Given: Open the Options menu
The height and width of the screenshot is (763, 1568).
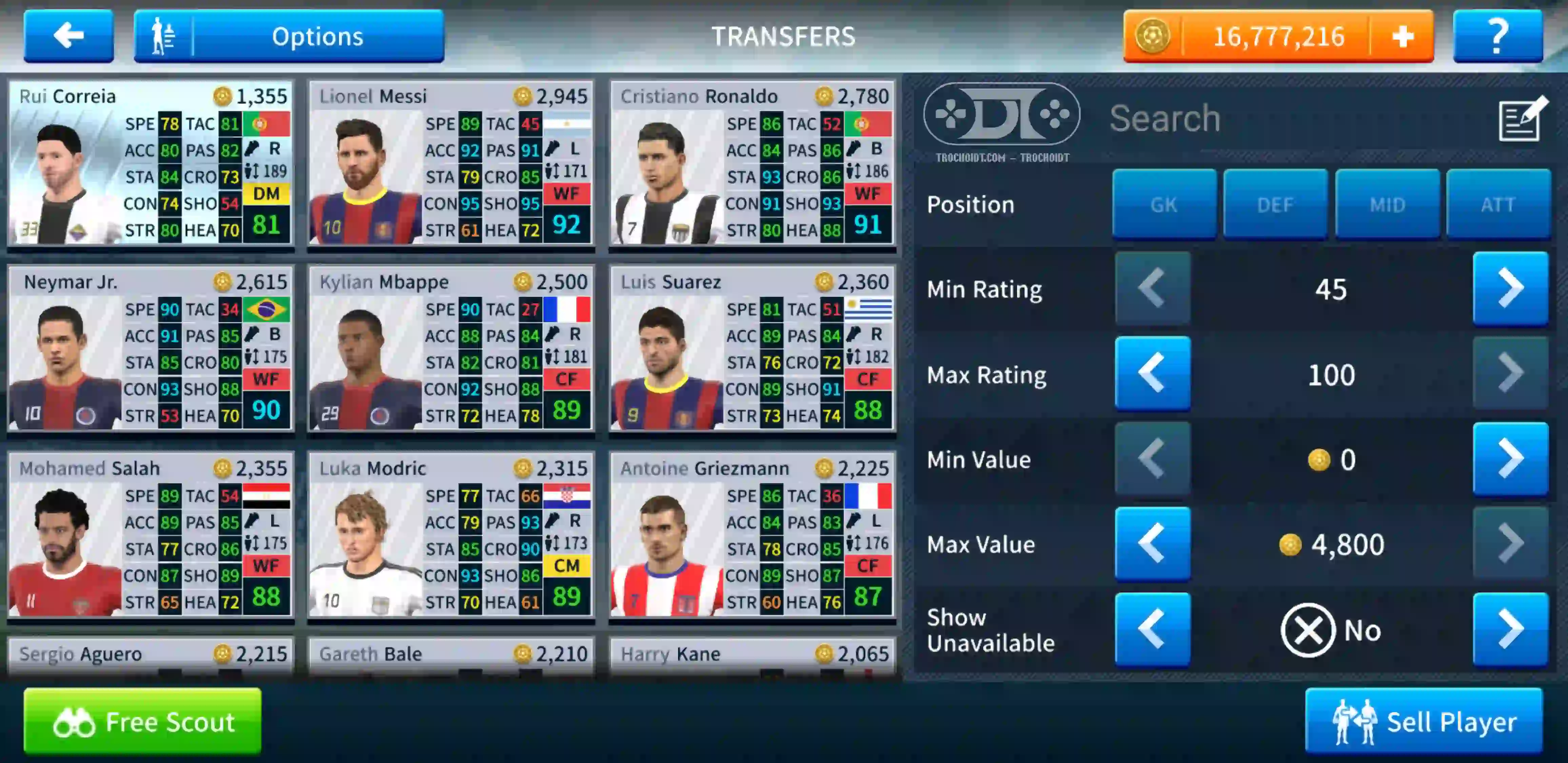Looking at the screenshot, I should pos(289,36).
